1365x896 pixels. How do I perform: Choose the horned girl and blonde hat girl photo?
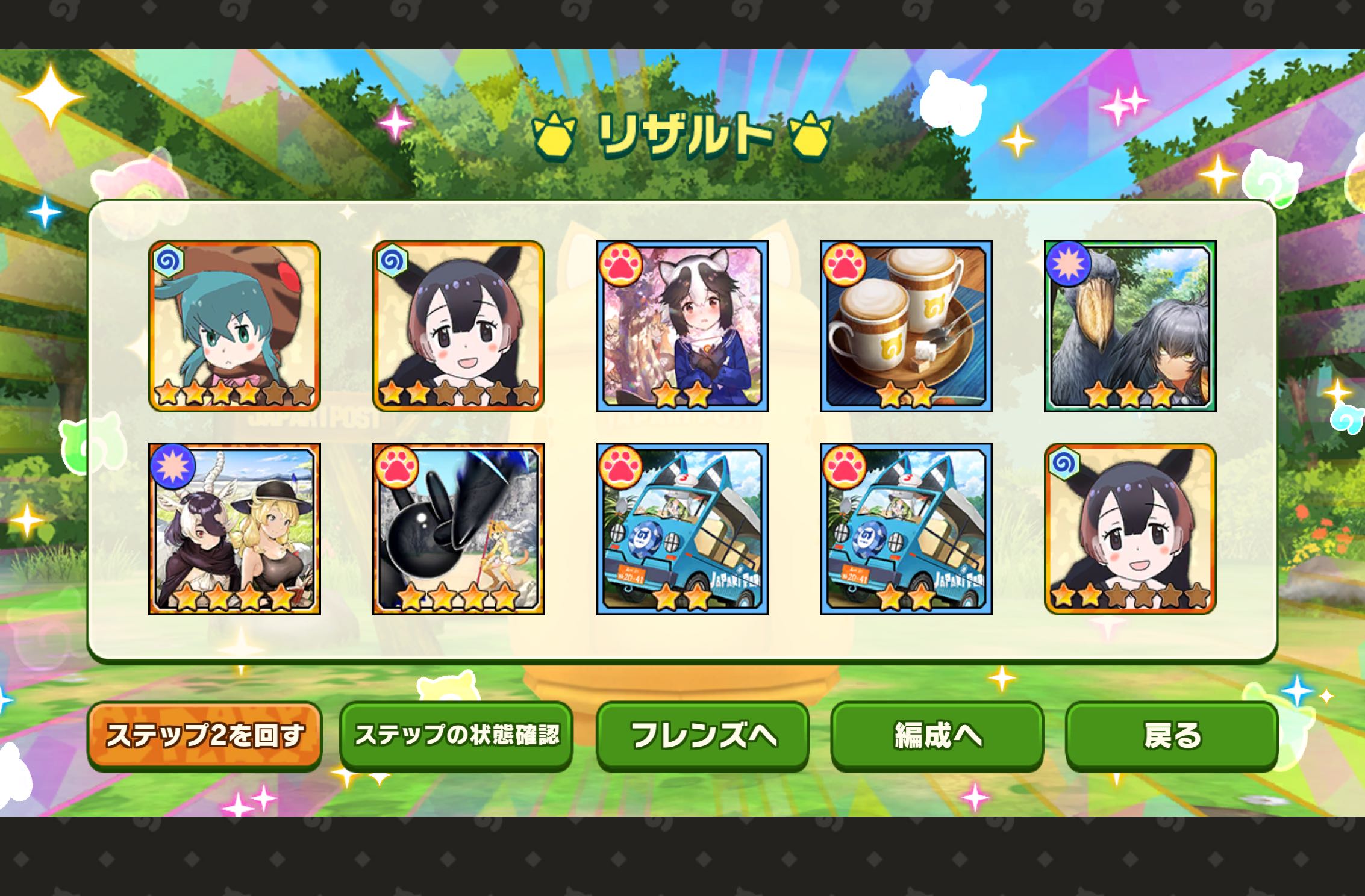pos(234,529)
